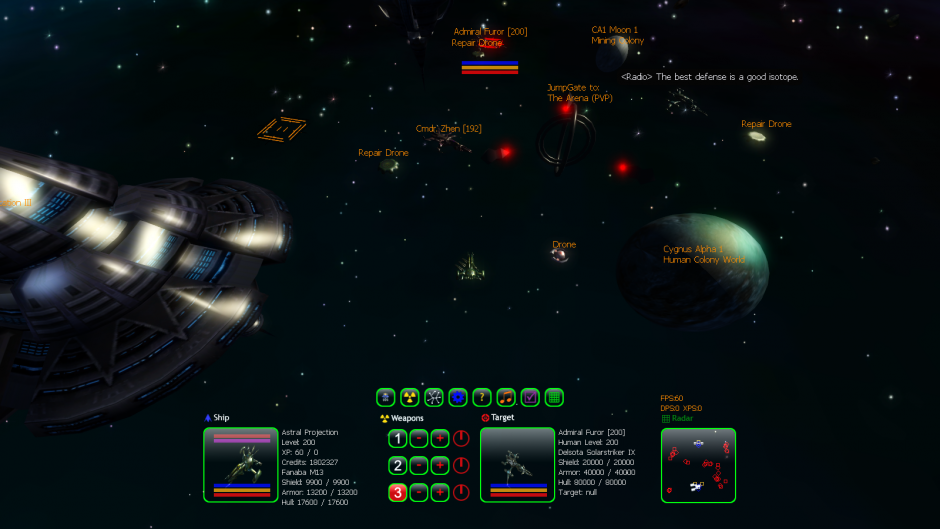Select weapon group 2
This screenshot has width=940, height=529.
(397, 465)
